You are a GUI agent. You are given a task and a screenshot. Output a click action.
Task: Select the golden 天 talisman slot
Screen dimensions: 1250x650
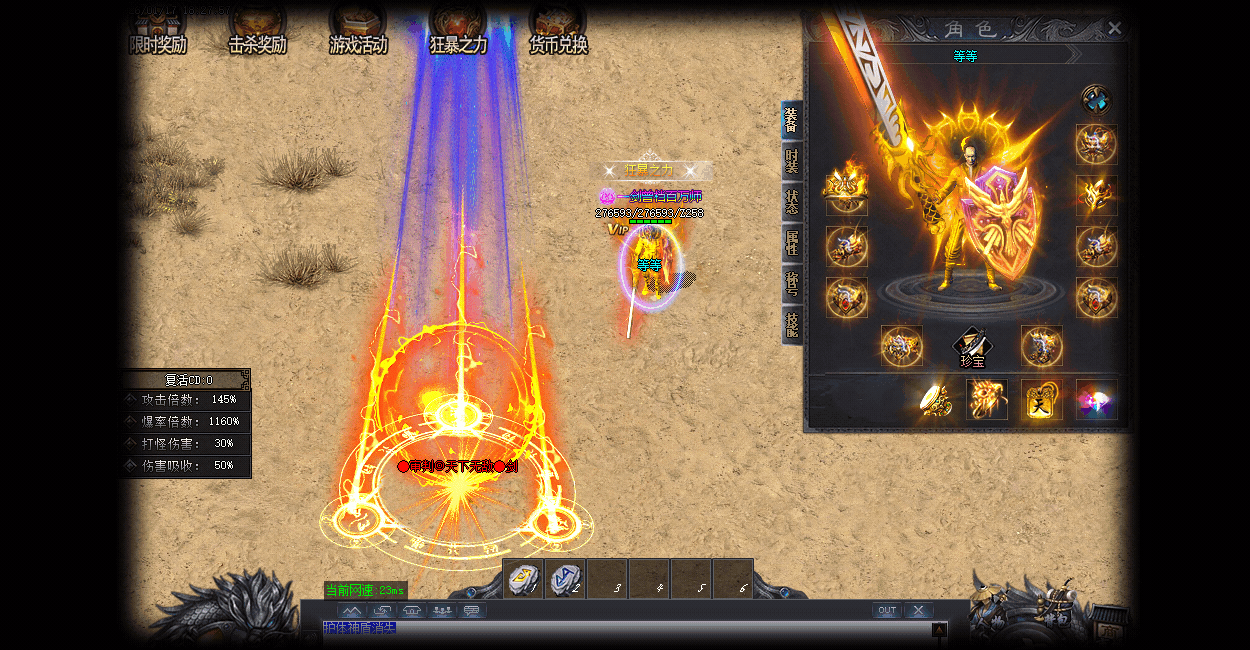(1042, 399)
